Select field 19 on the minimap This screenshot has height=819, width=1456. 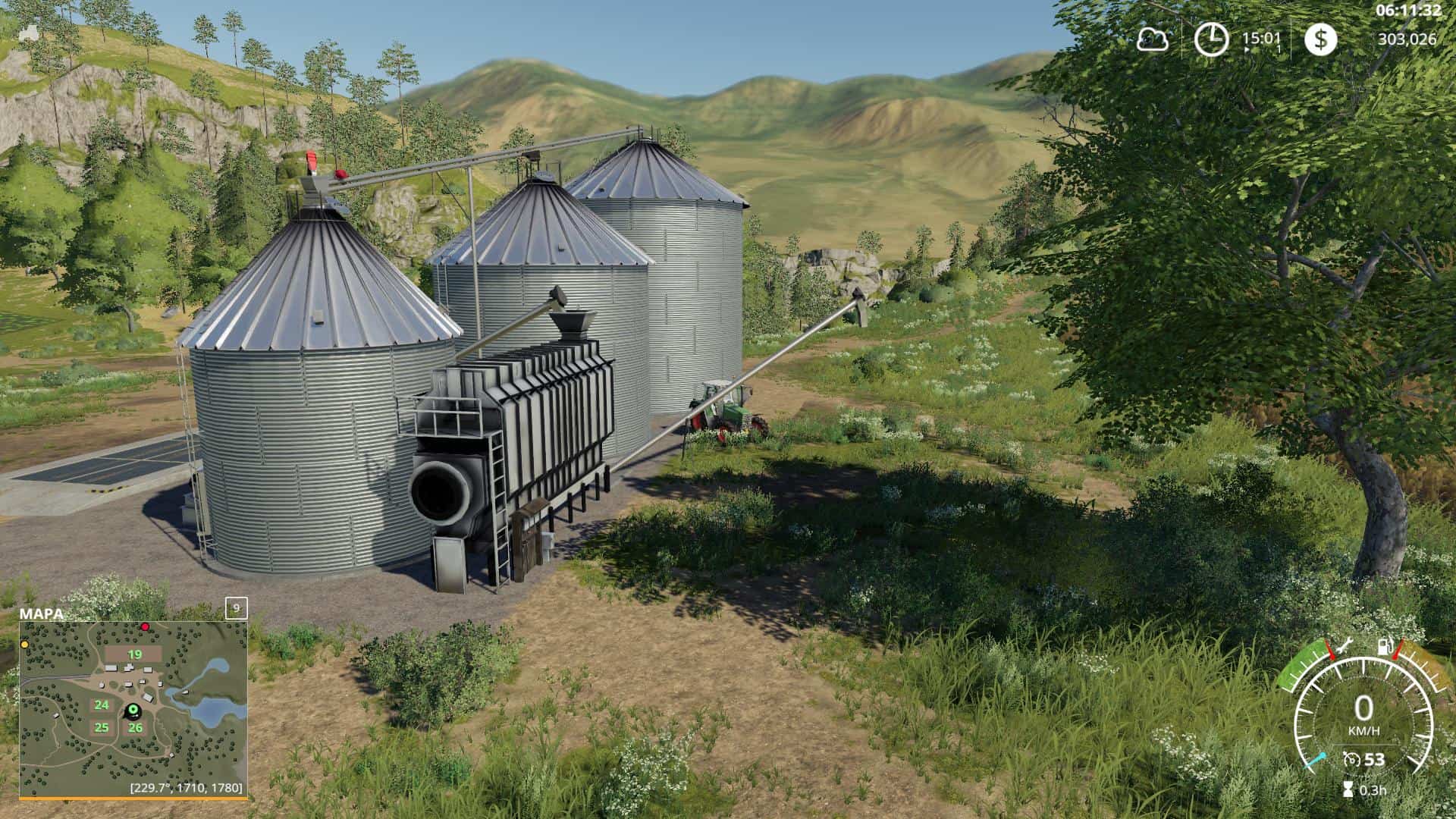click(134, 654)
